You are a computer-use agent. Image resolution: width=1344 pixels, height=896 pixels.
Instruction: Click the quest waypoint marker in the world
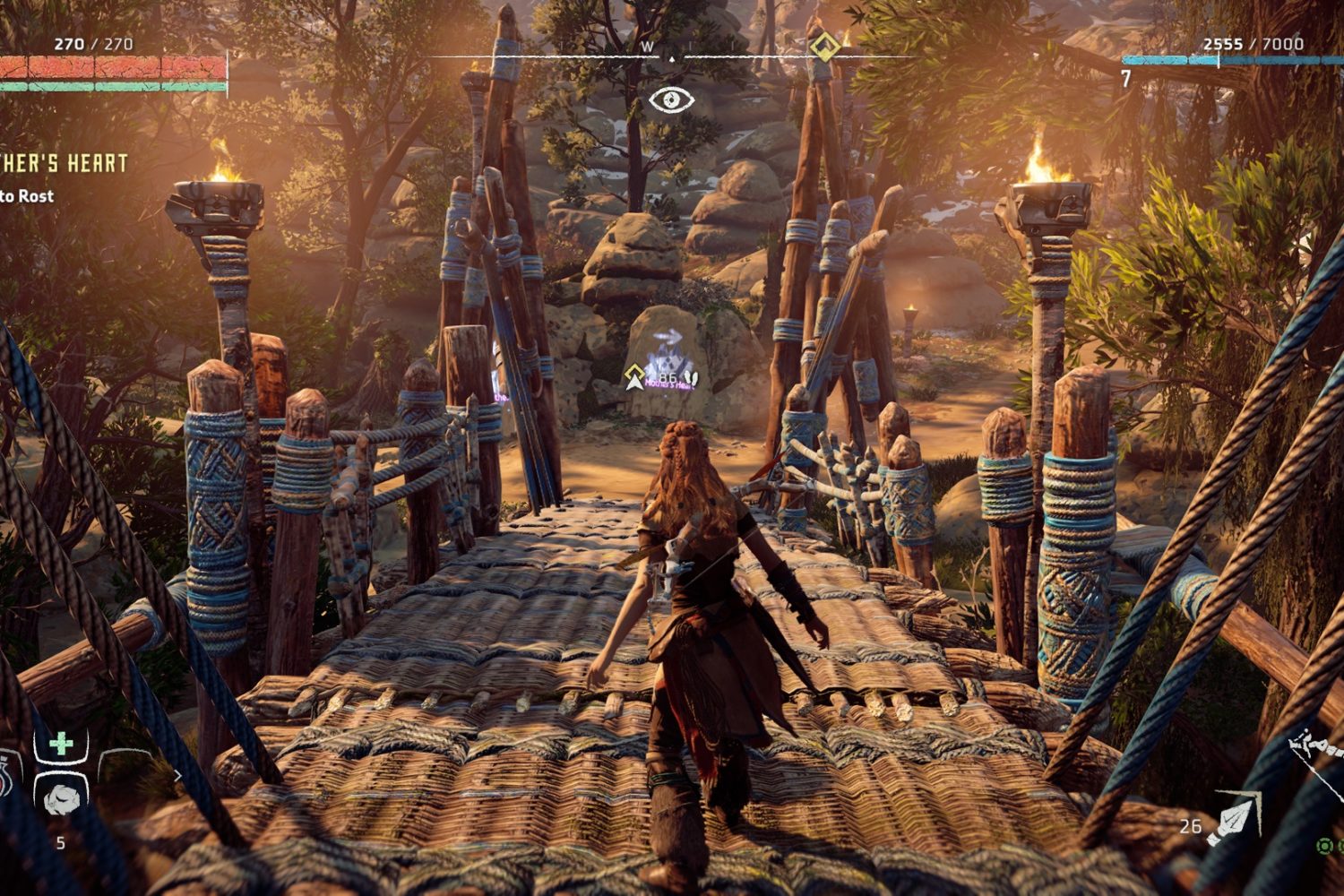[637, 376]
